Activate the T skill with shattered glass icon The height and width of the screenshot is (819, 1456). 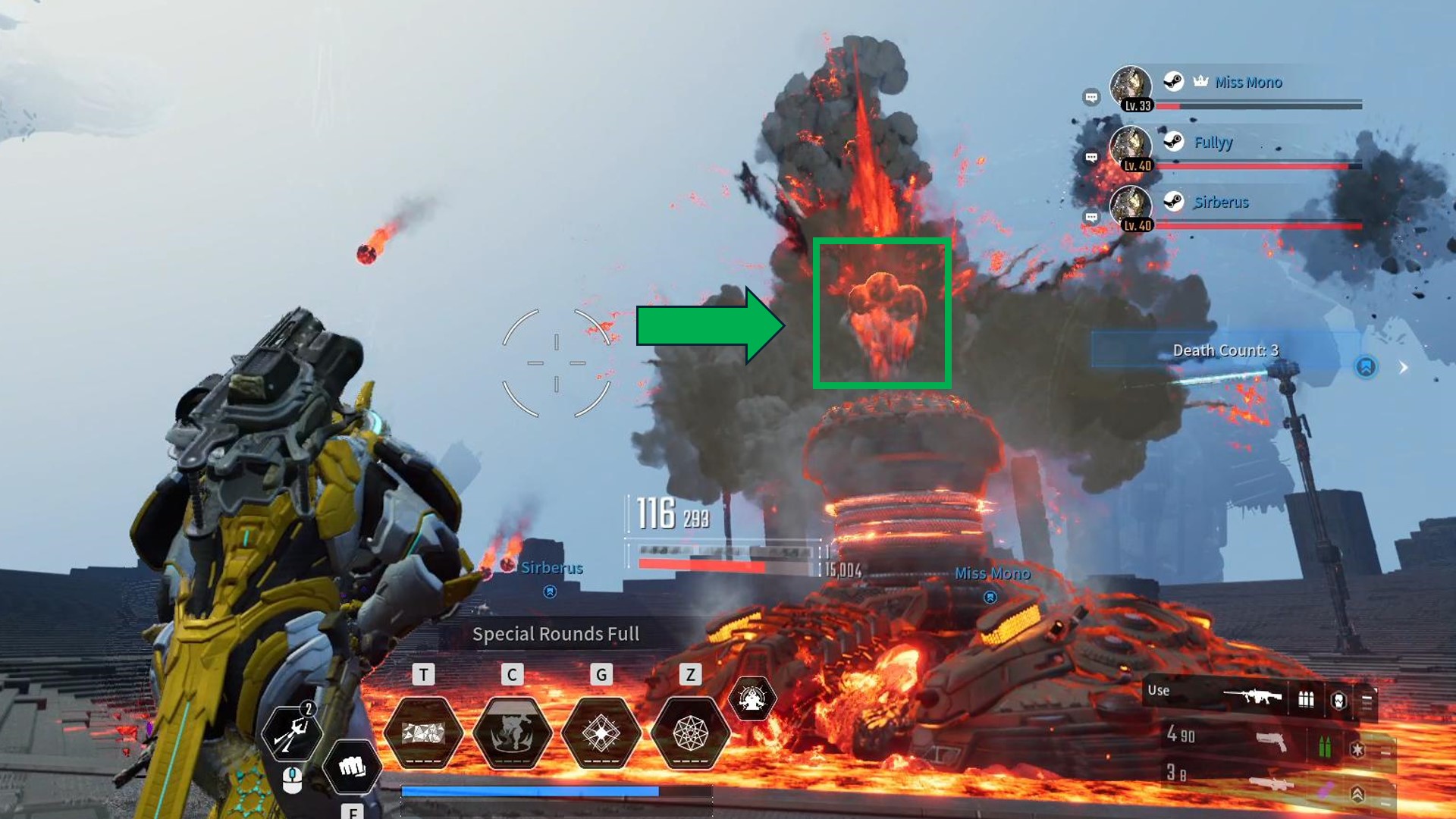click(423, 733)
